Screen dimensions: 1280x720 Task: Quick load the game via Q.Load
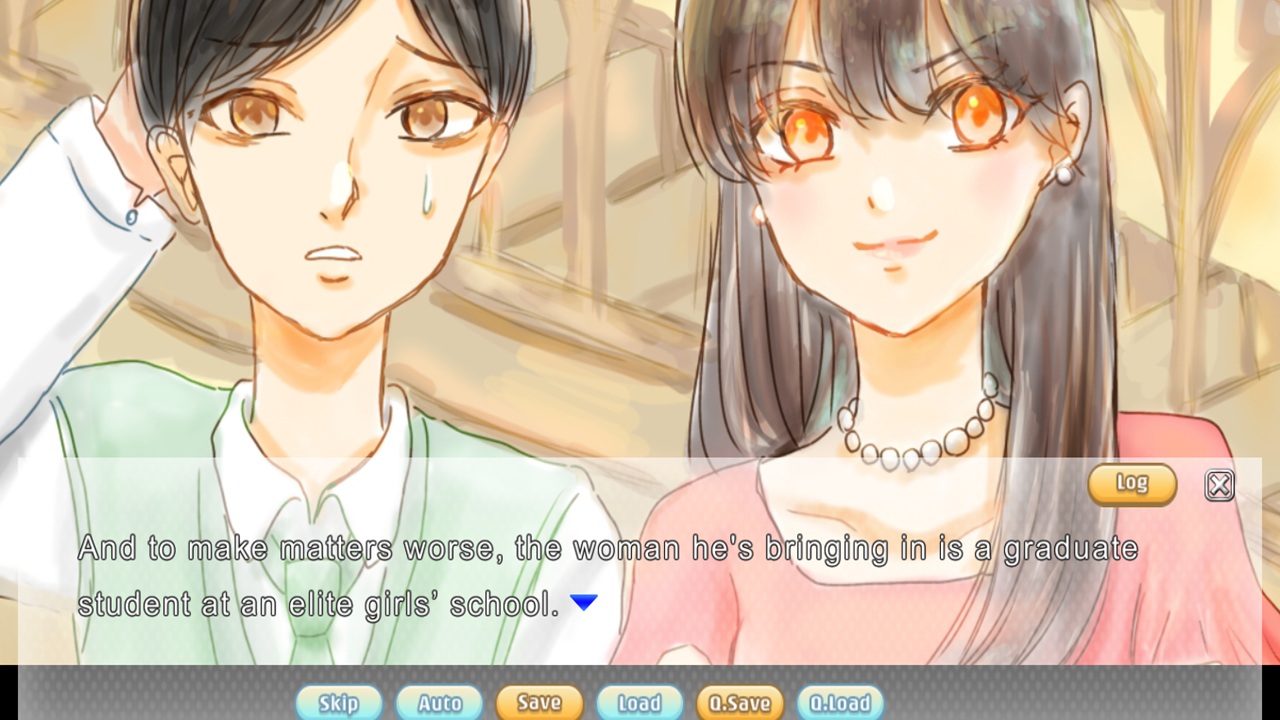click(840, 703)
